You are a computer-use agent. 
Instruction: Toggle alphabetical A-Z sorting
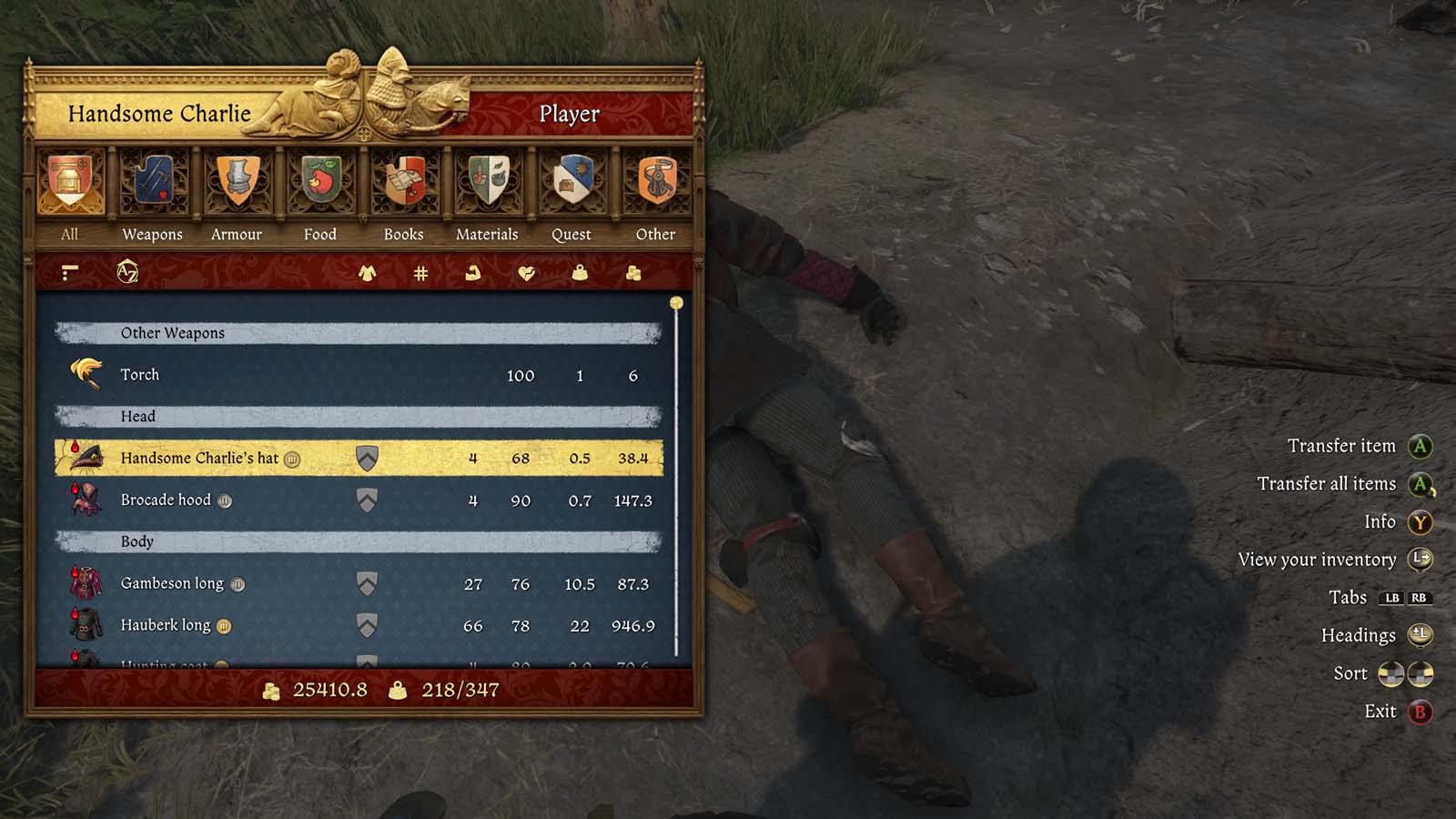click(x=126, y=271)
